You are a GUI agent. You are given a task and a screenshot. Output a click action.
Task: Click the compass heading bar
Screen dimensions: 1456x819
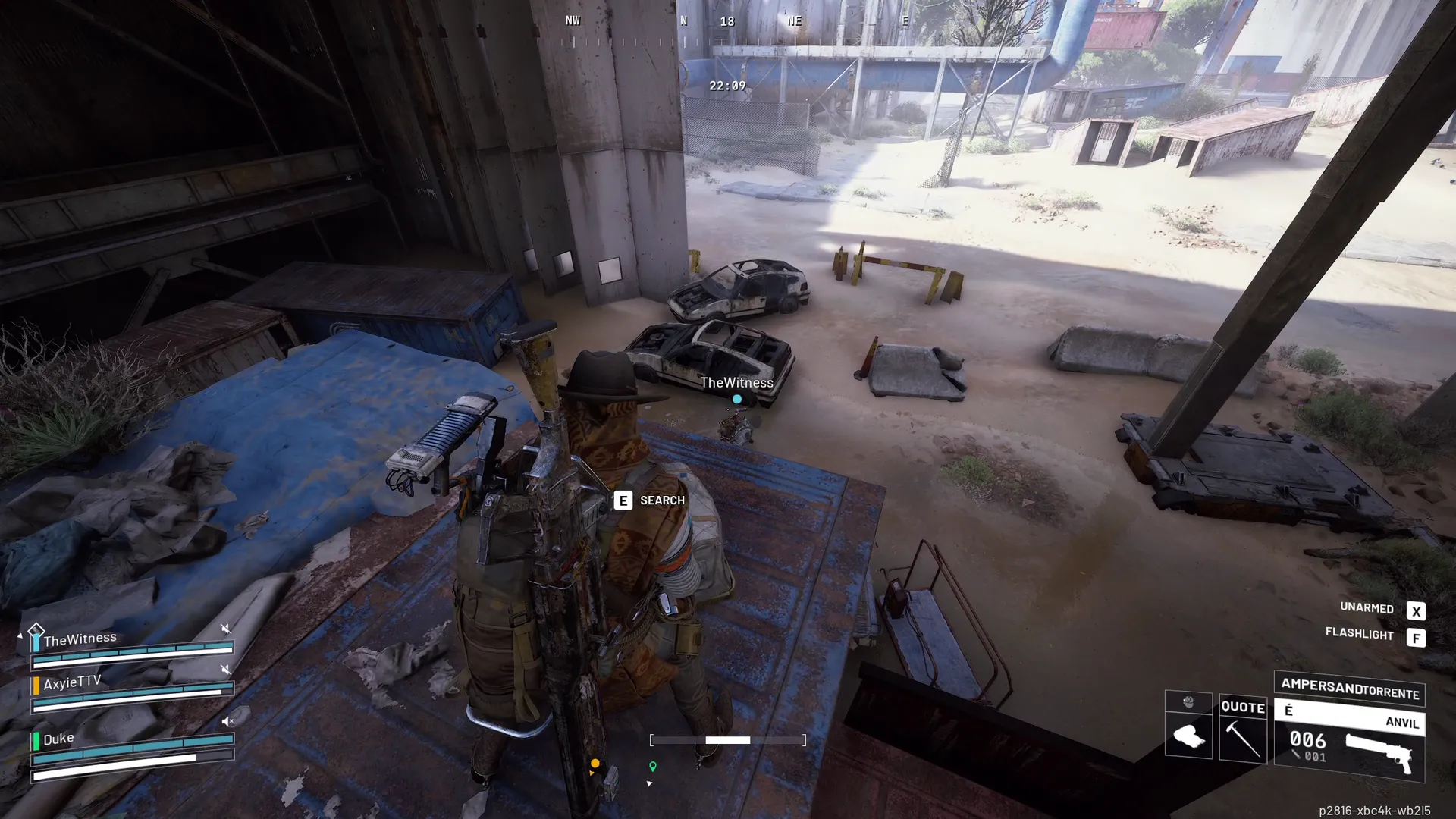(x=728, y=30)
